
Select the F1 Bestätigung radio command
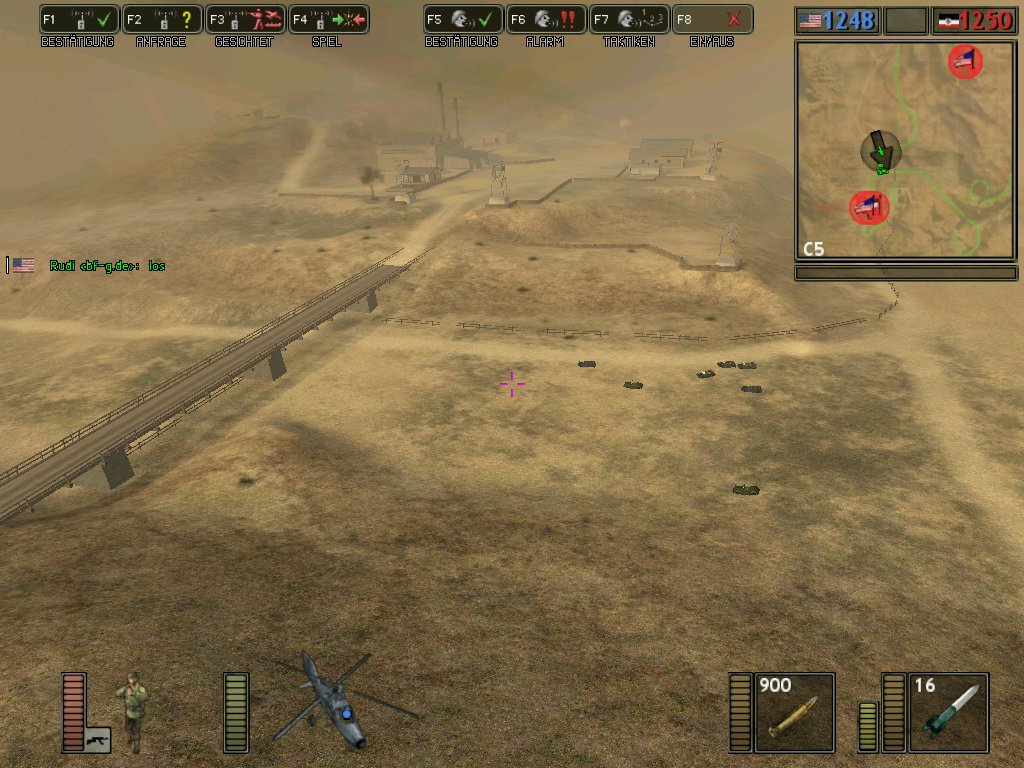(x=78, y=19)
